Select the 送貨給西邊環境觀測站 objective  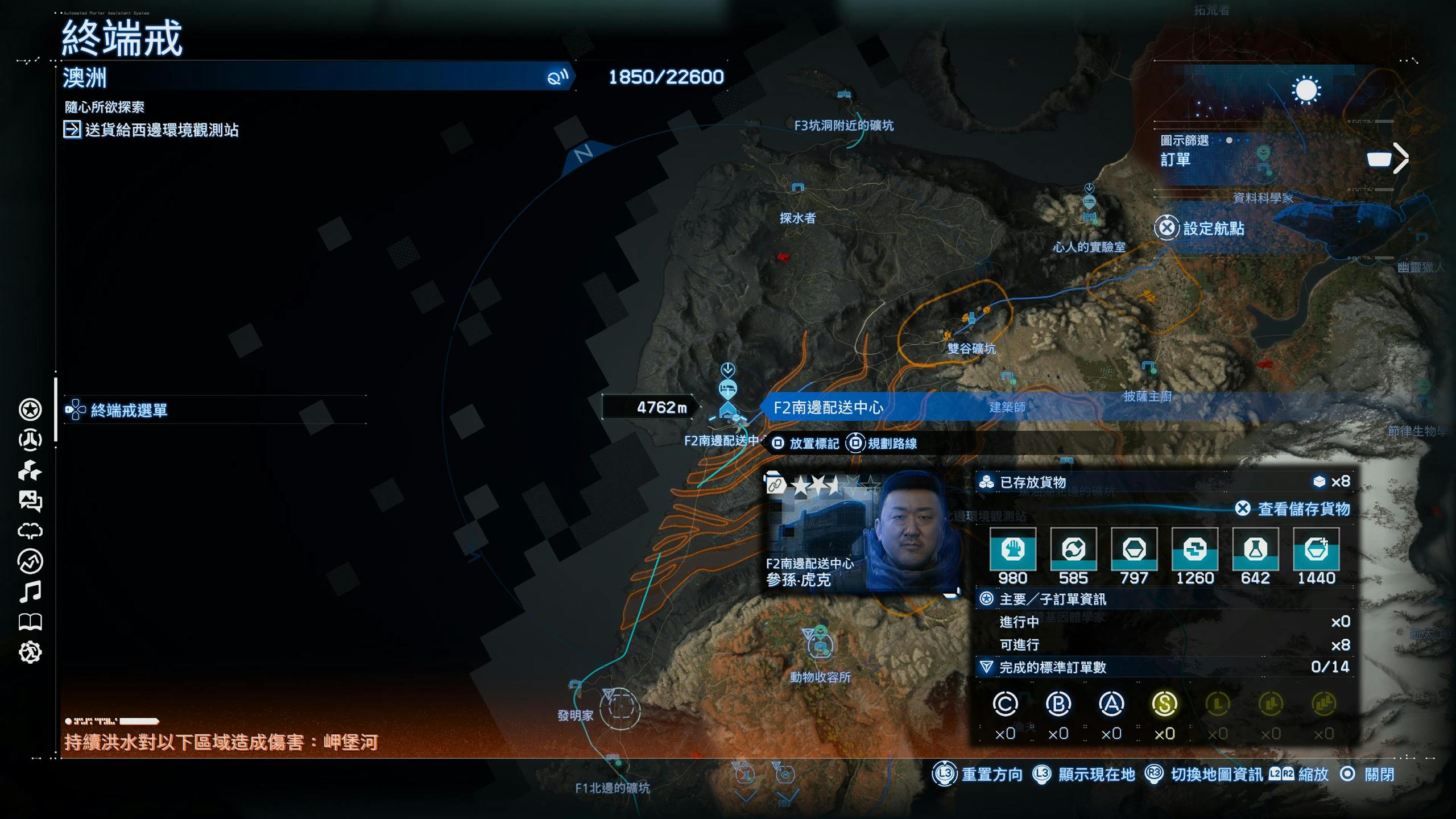point(162,130)
